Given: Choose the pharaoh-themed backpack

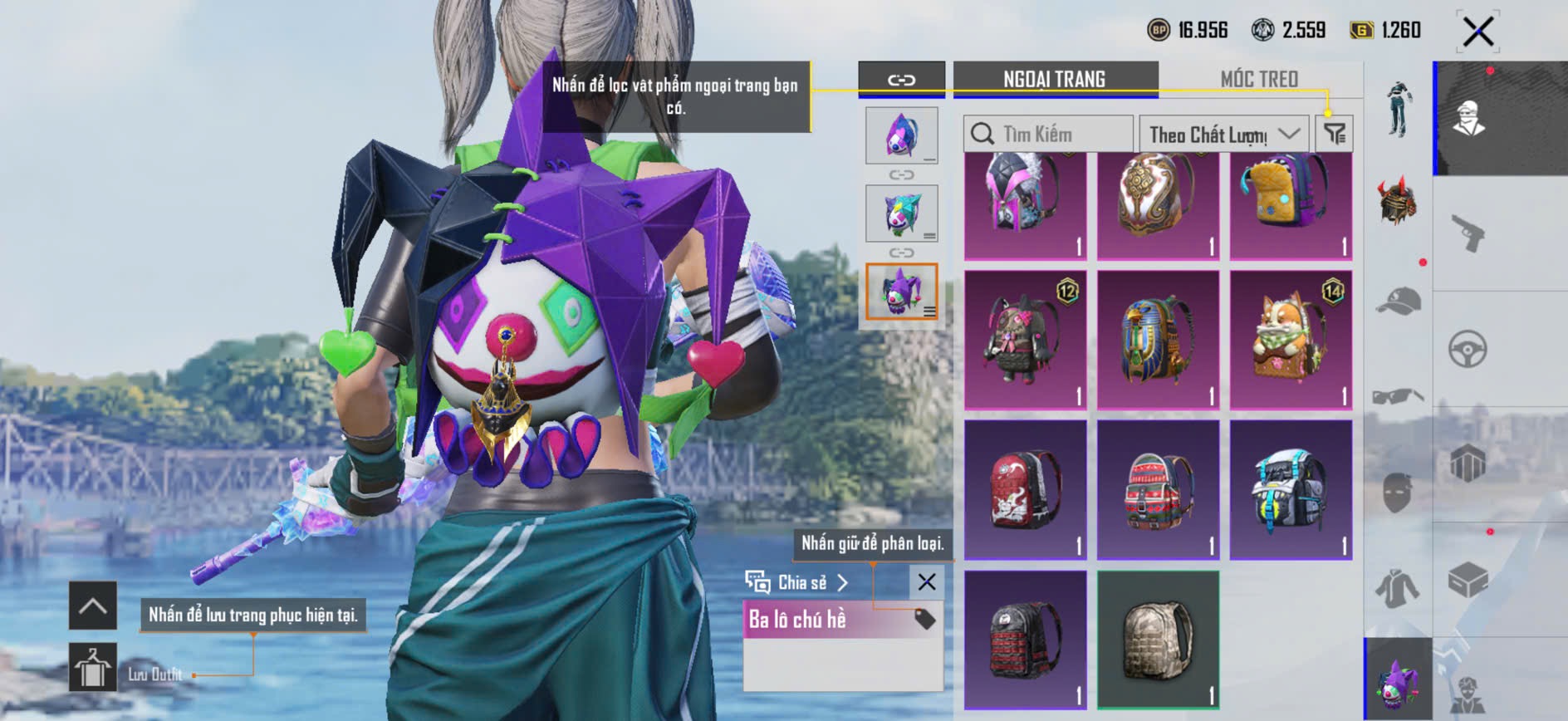Looking at the screenshot, I should [x=1158, y=340].
